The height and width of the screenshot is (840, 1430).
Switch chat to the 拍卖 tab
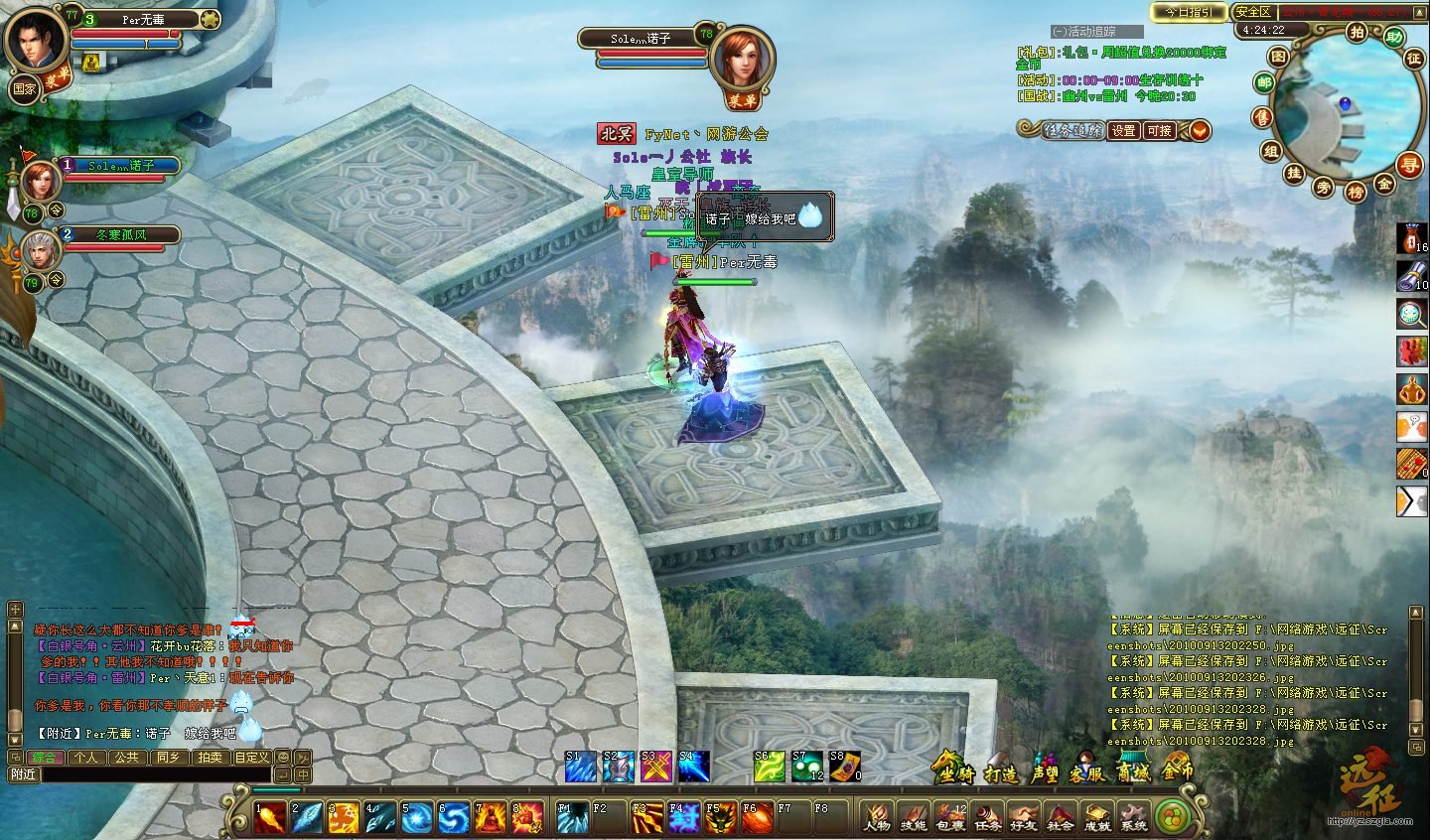[210, 758]
